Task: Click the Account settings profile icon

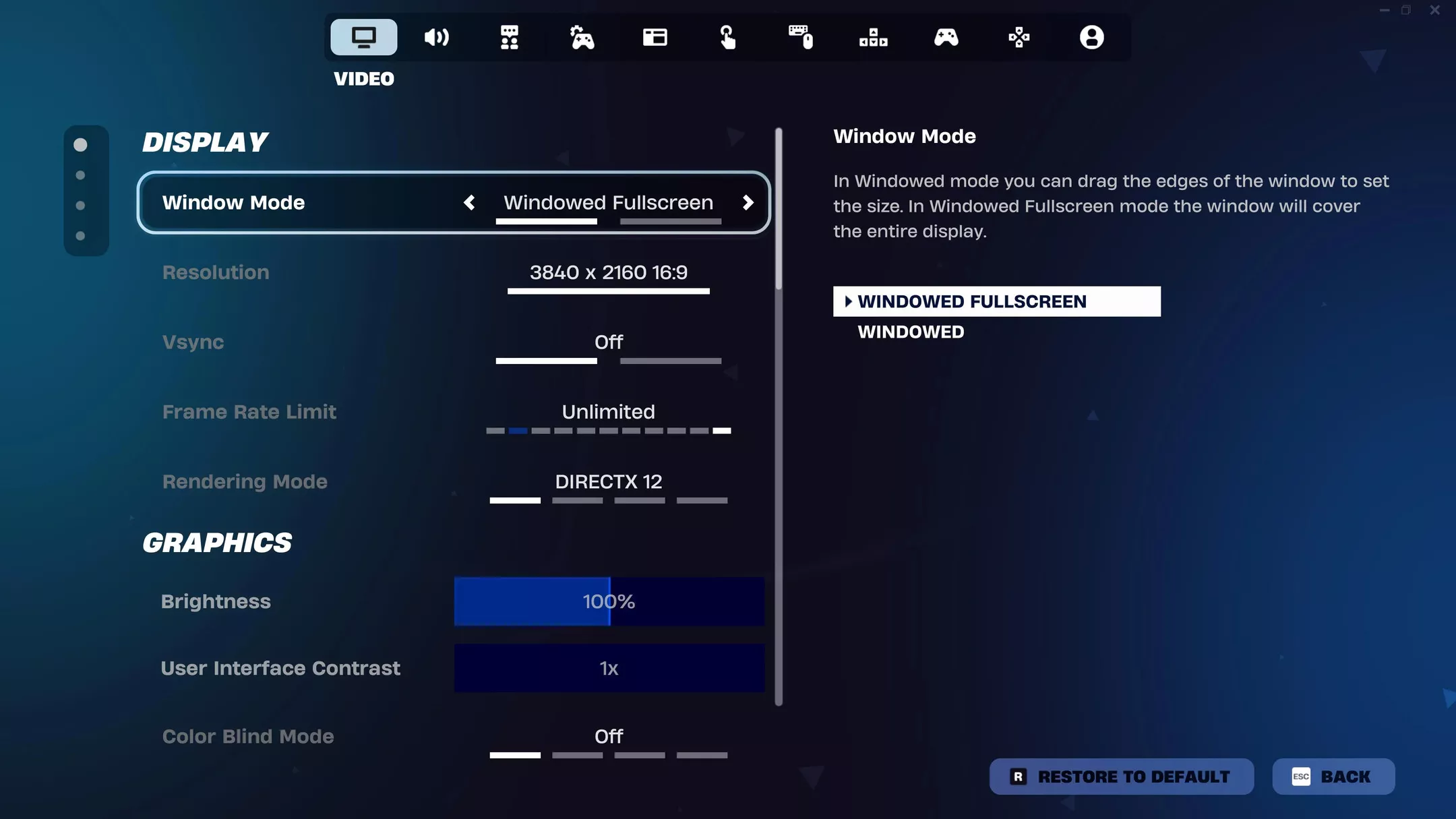Action: [x=1092, y=38]
